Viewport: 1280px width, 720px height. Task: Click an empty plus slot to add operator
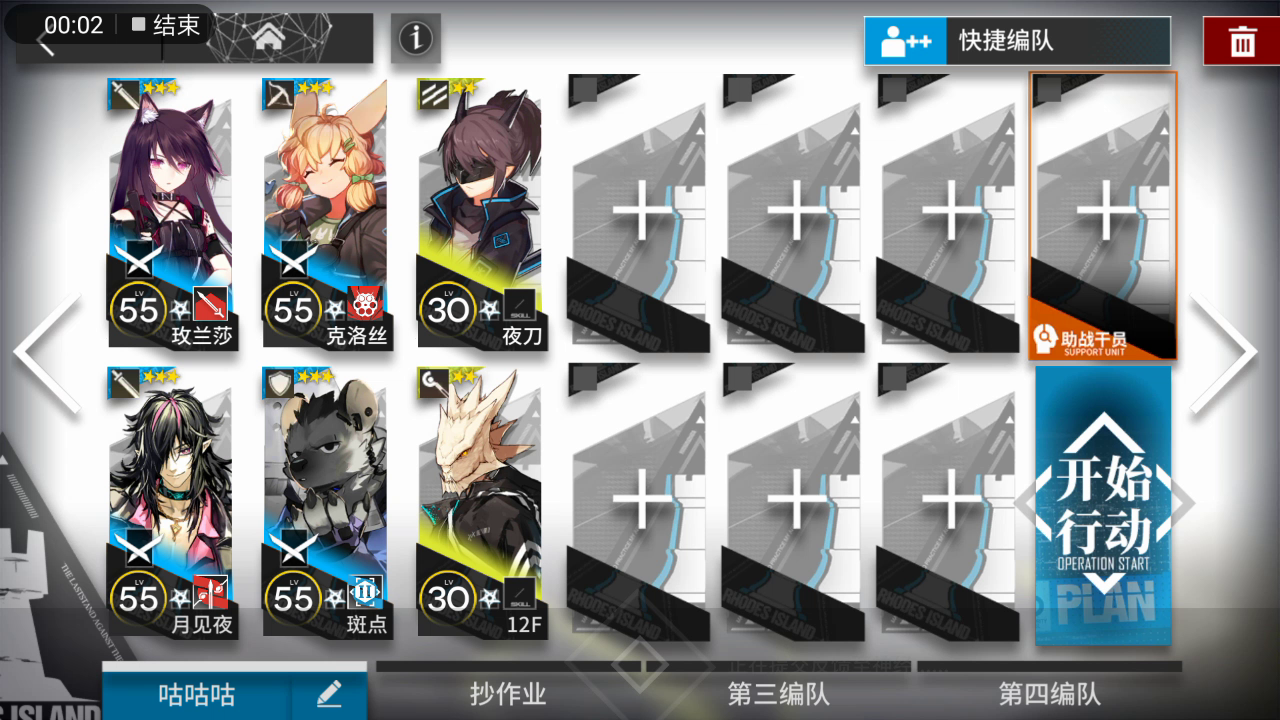point(640,210)
